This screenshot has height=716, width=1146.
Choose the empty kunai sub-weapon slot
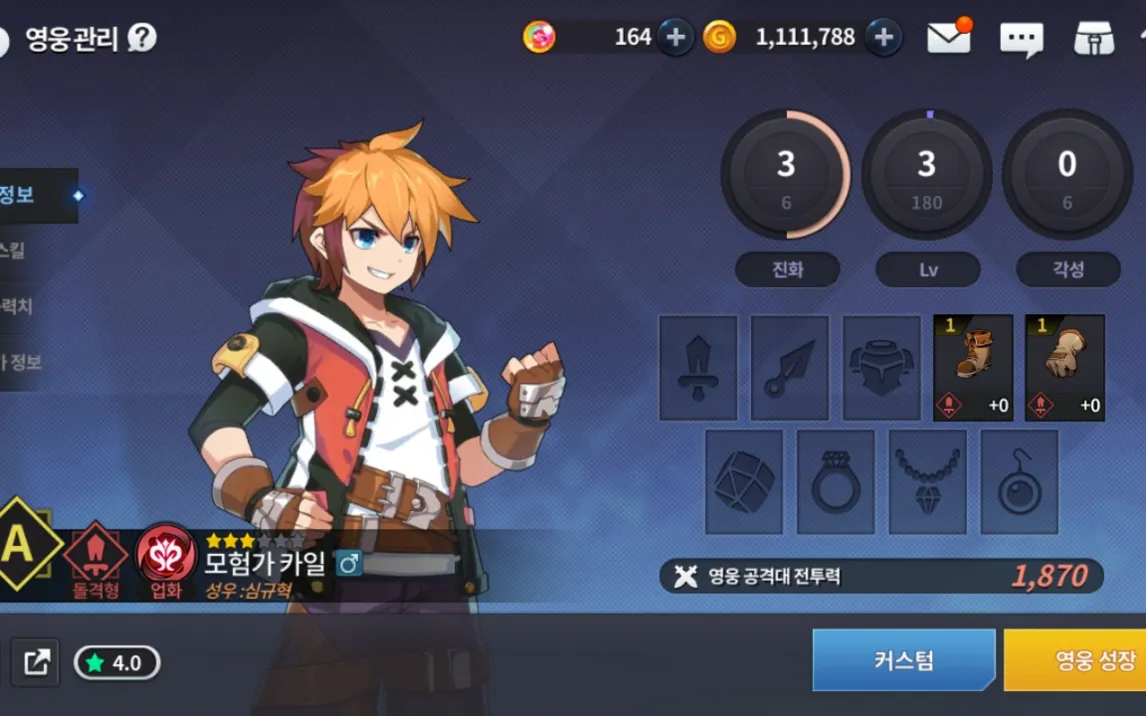tap(790, 368)
